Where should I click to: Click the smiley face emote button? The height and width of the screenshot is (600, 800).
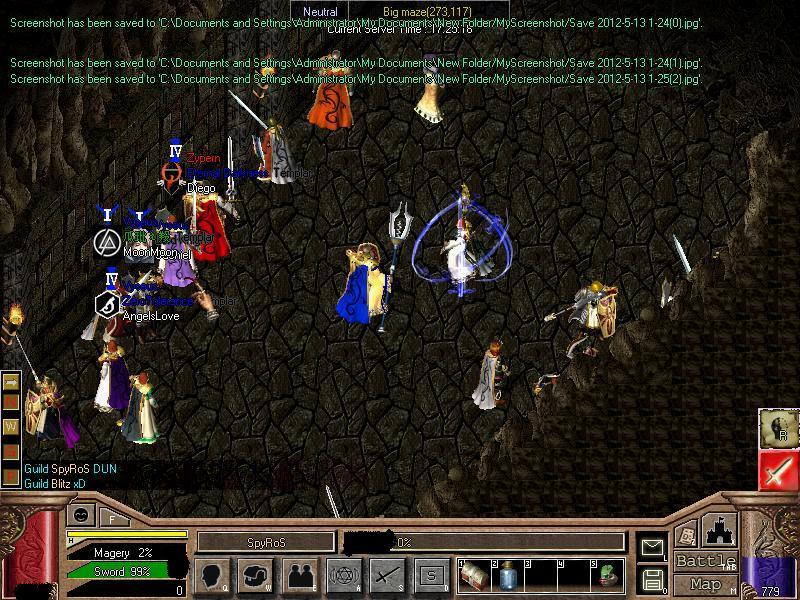(x=81, y=516)
